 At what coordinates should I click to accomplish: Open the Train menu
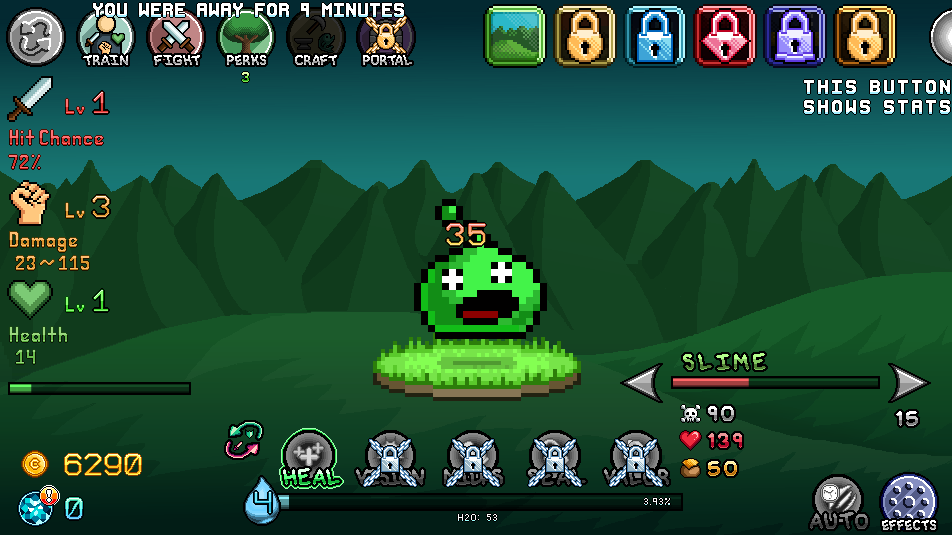pos(106,38)
